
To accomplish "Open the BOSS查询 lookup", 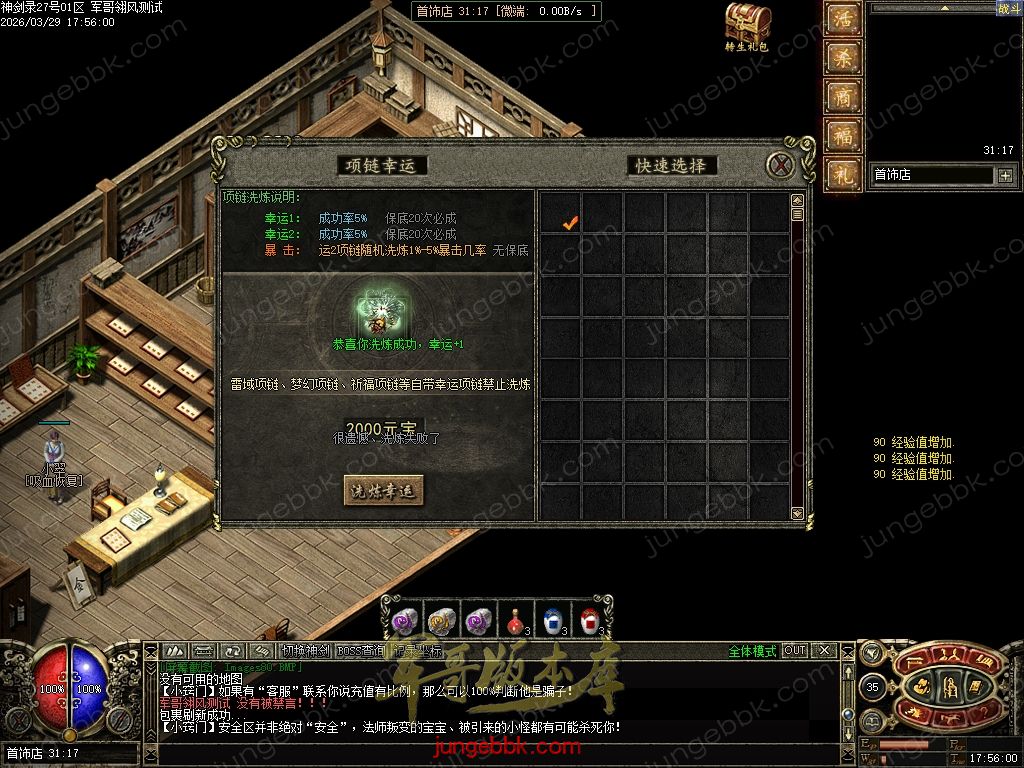I will (x=360, y=651).
